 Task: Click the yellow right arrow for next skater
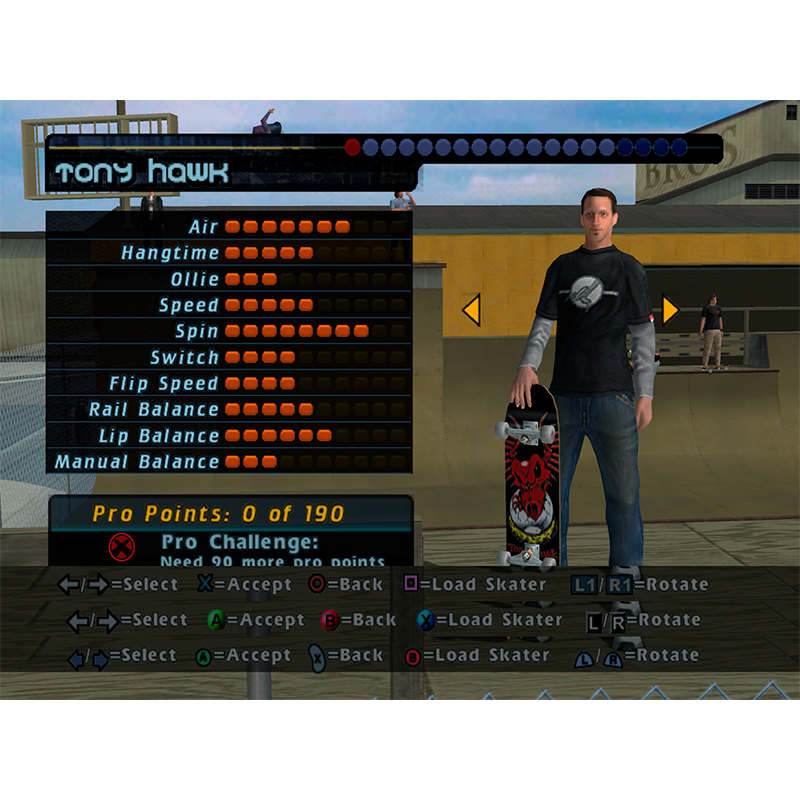coord(670,310)
